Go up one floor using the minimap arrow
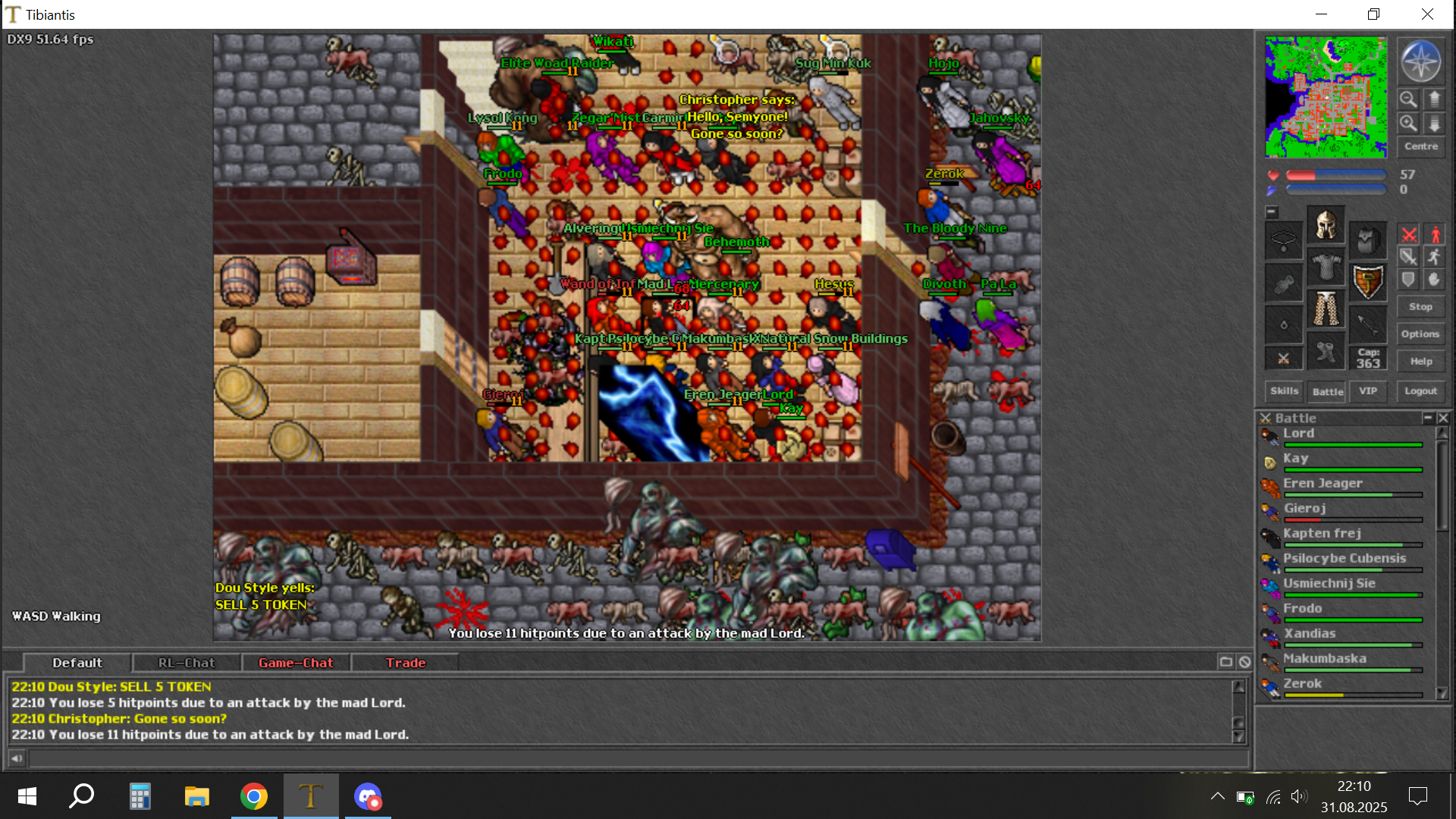 click(x=1434, y=99)
